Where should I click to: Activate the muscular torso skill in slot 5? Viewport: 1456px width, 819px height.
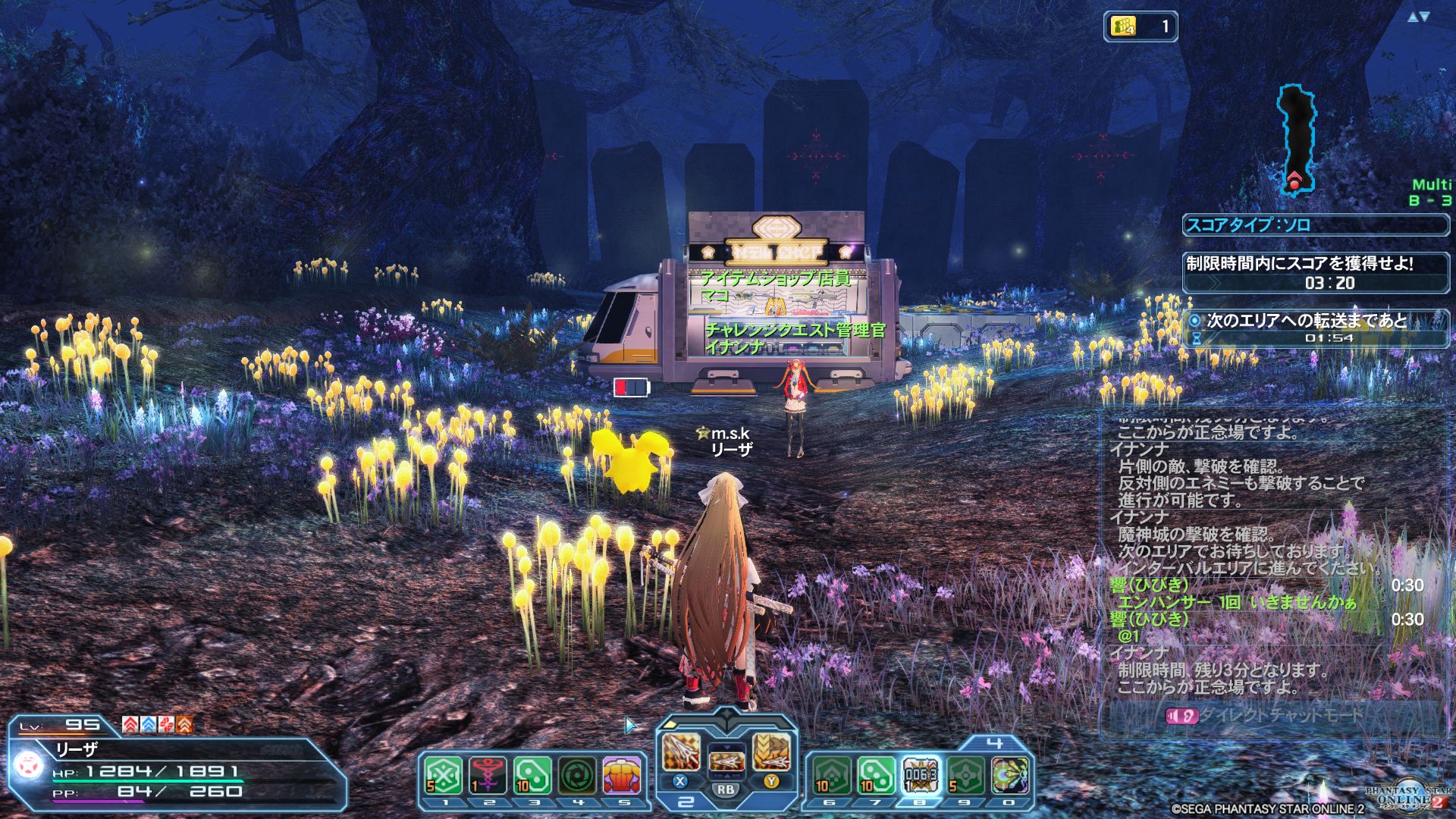coord(623,776)
